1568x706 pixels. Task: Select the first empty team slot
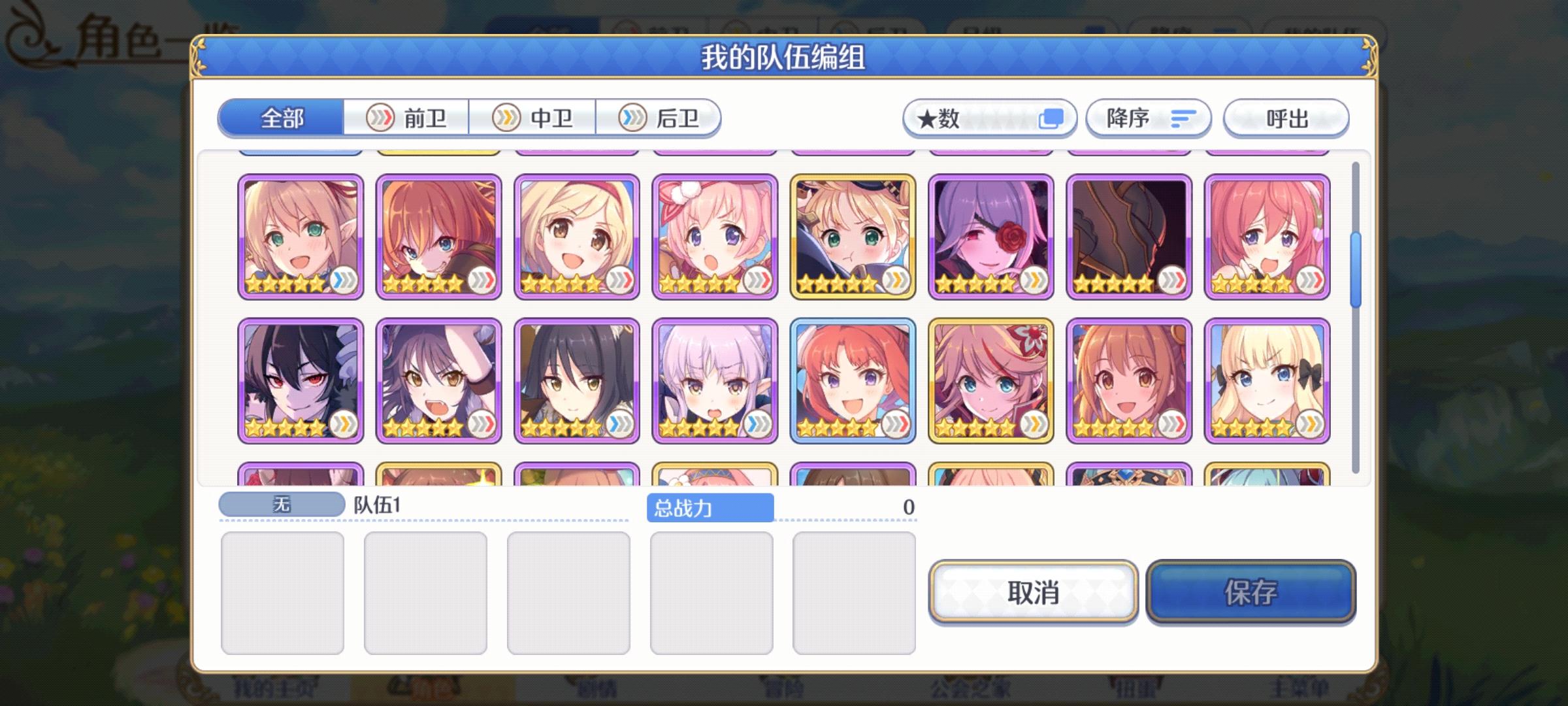[x=283, y=592]
